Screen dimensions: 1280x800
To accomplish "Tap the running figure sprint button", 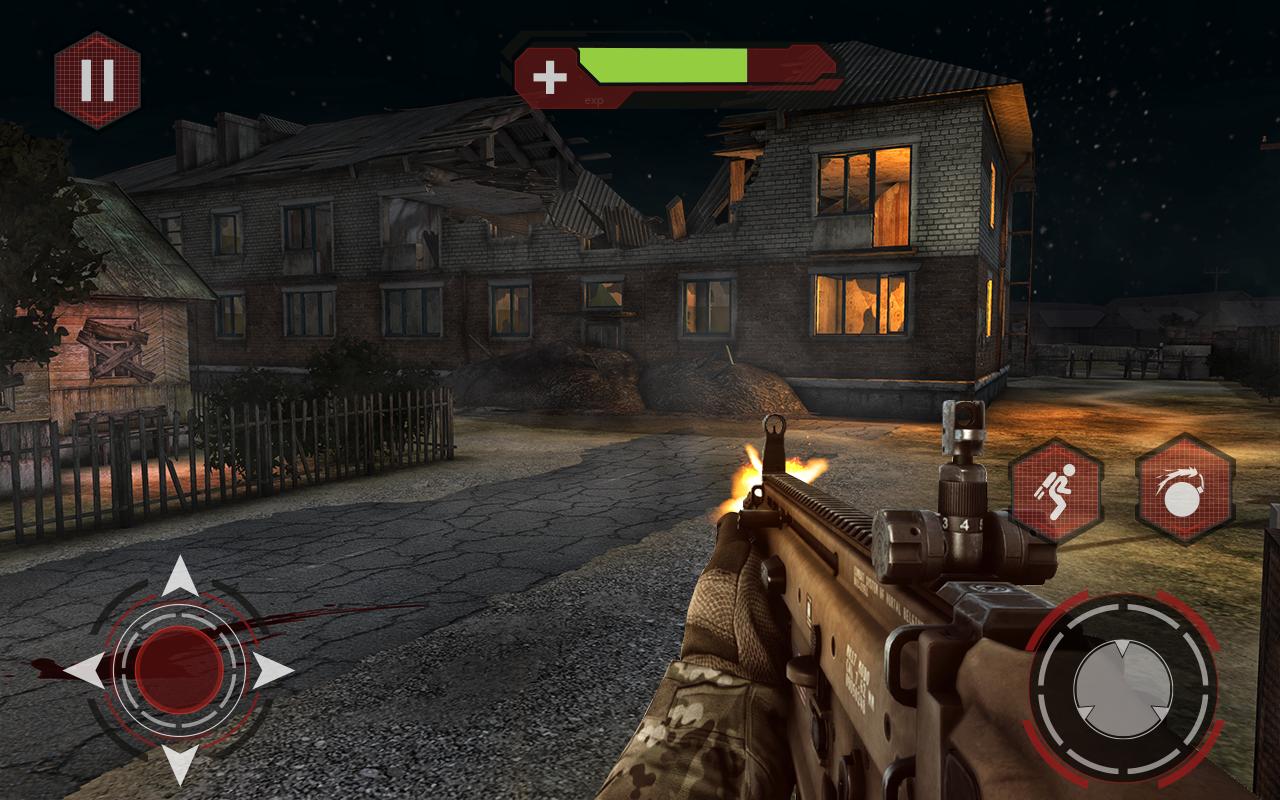I will click(x=1057, y=490).
